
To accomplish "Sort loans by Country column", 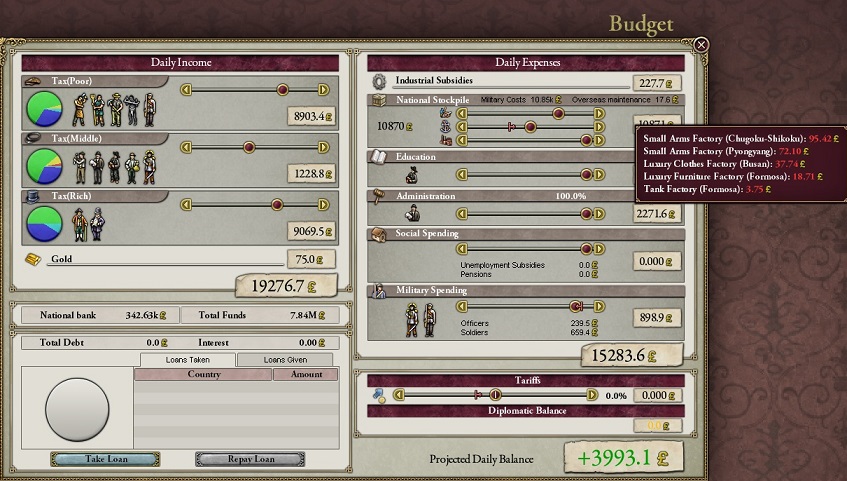I will click(203, 374).
